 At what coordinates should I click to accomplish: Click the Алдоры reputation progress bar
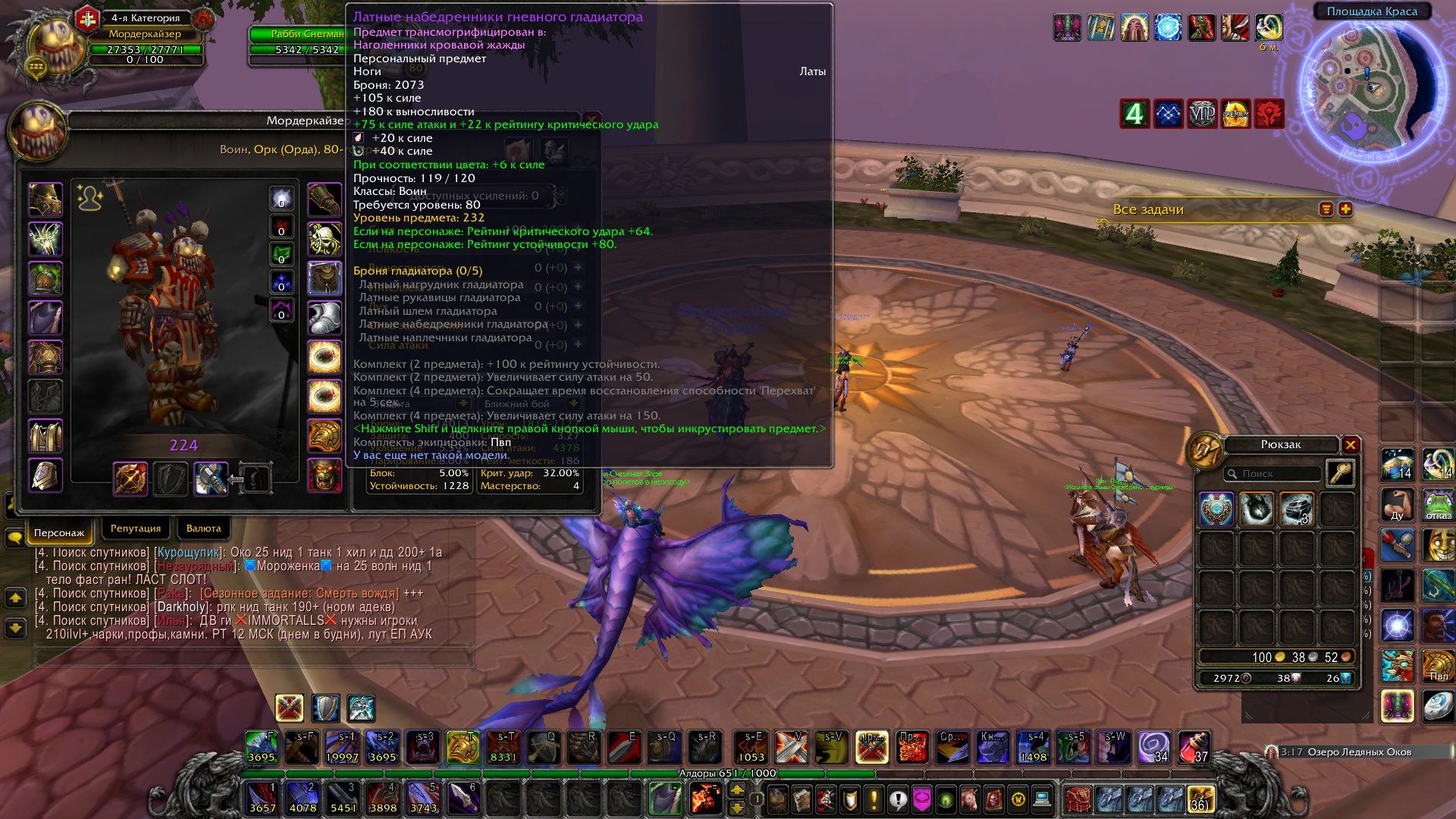(728, 773)
